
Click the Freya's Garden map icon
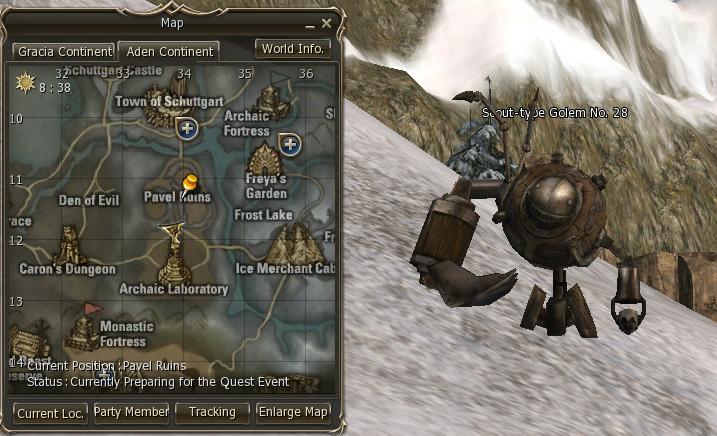tap(264, 158)
